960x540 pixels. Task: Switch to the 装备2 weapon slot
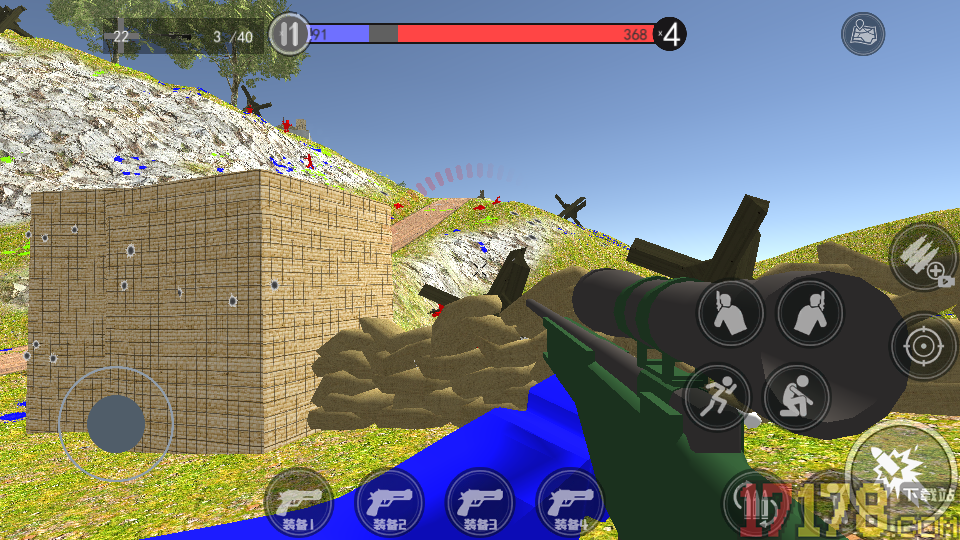coord(389,502)
